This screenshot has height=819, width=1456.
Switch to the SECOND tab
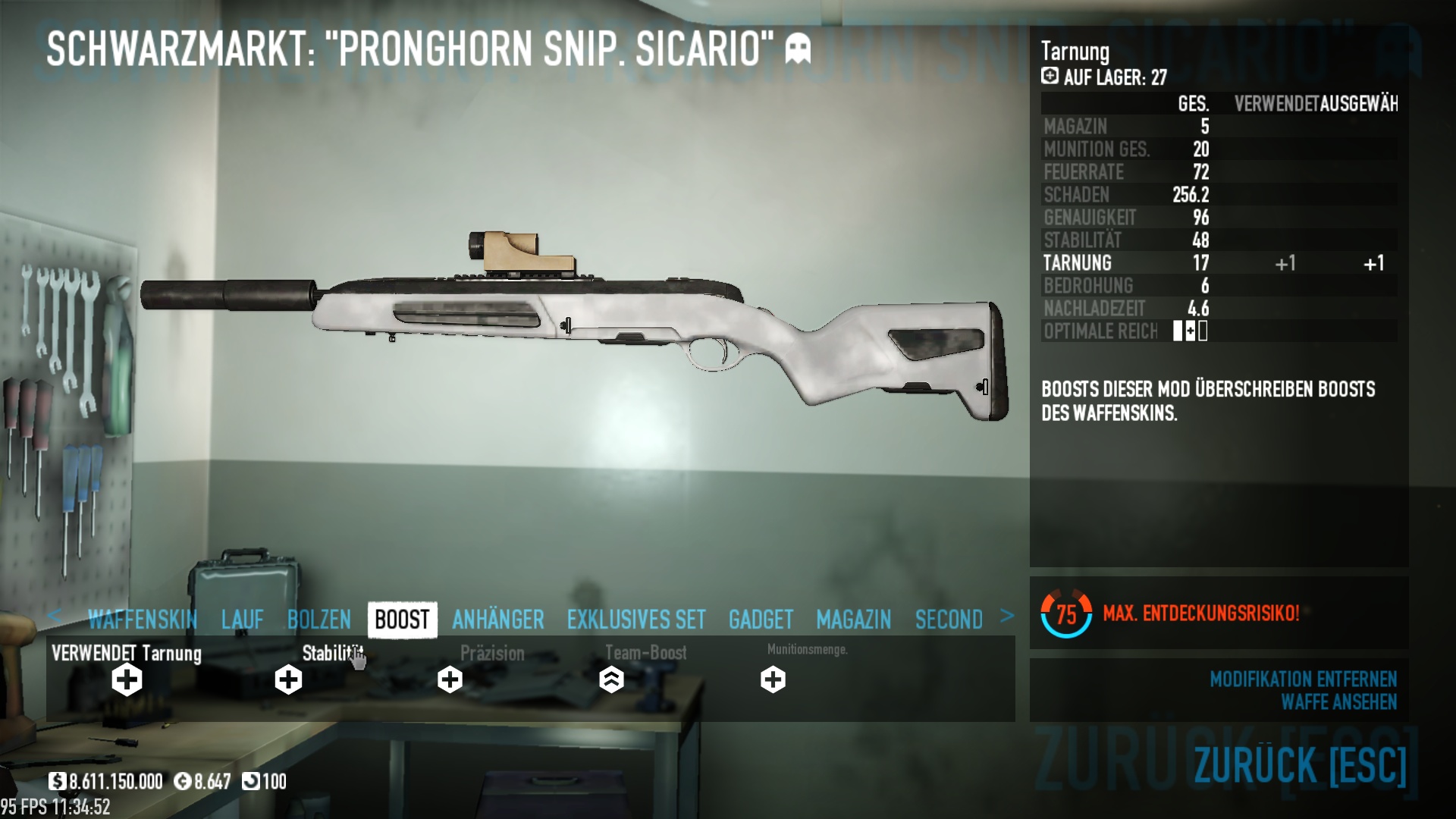[x=949, y=620]
